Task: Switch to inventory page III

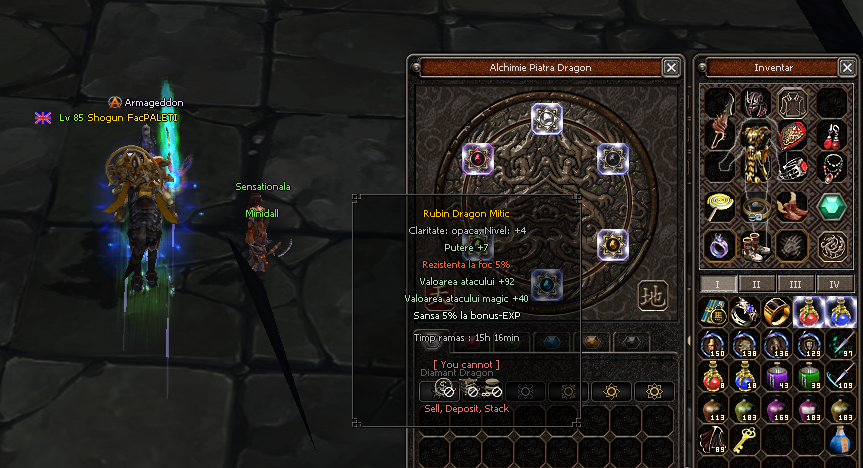Action: pos(796,284)
